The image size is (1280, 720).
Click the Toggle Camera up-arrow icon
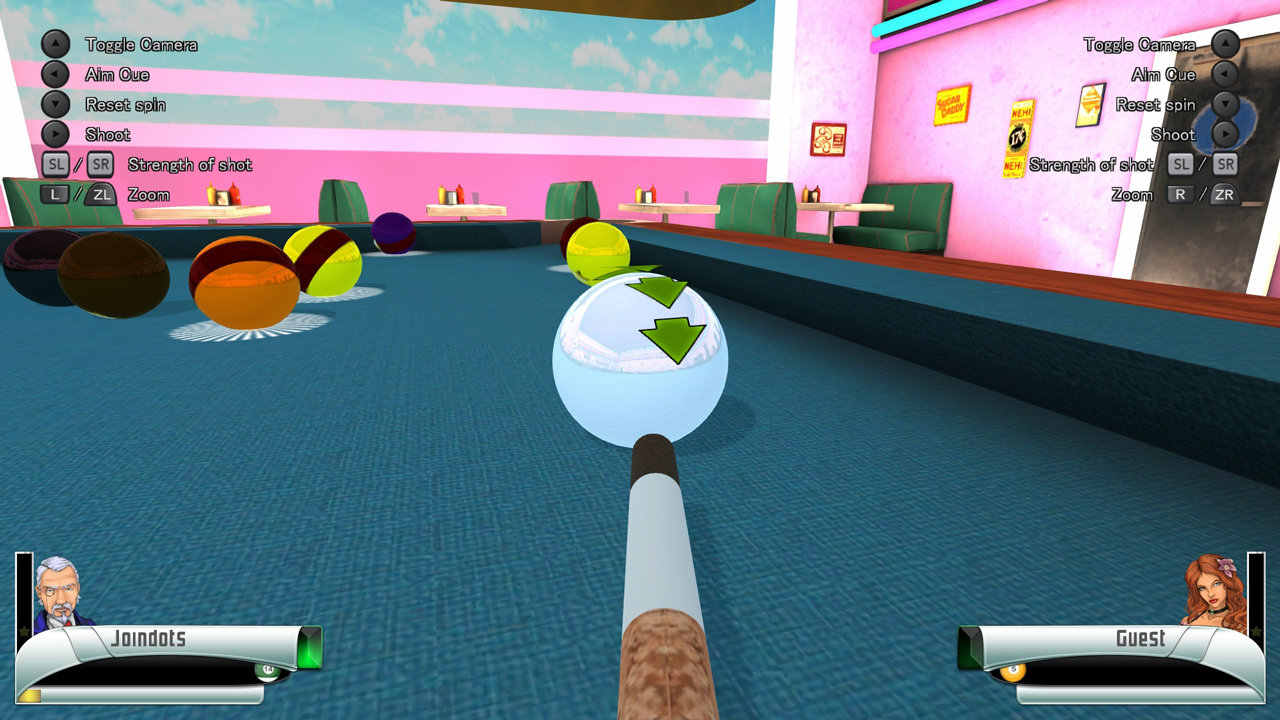(x=55, y=44)
